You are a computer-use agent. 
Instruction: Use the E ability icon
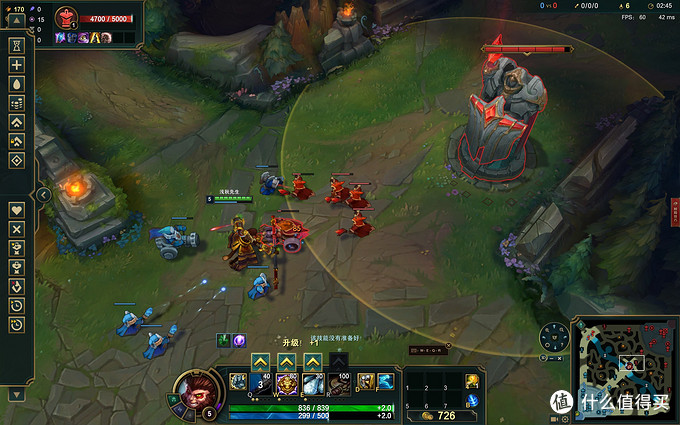313,383
